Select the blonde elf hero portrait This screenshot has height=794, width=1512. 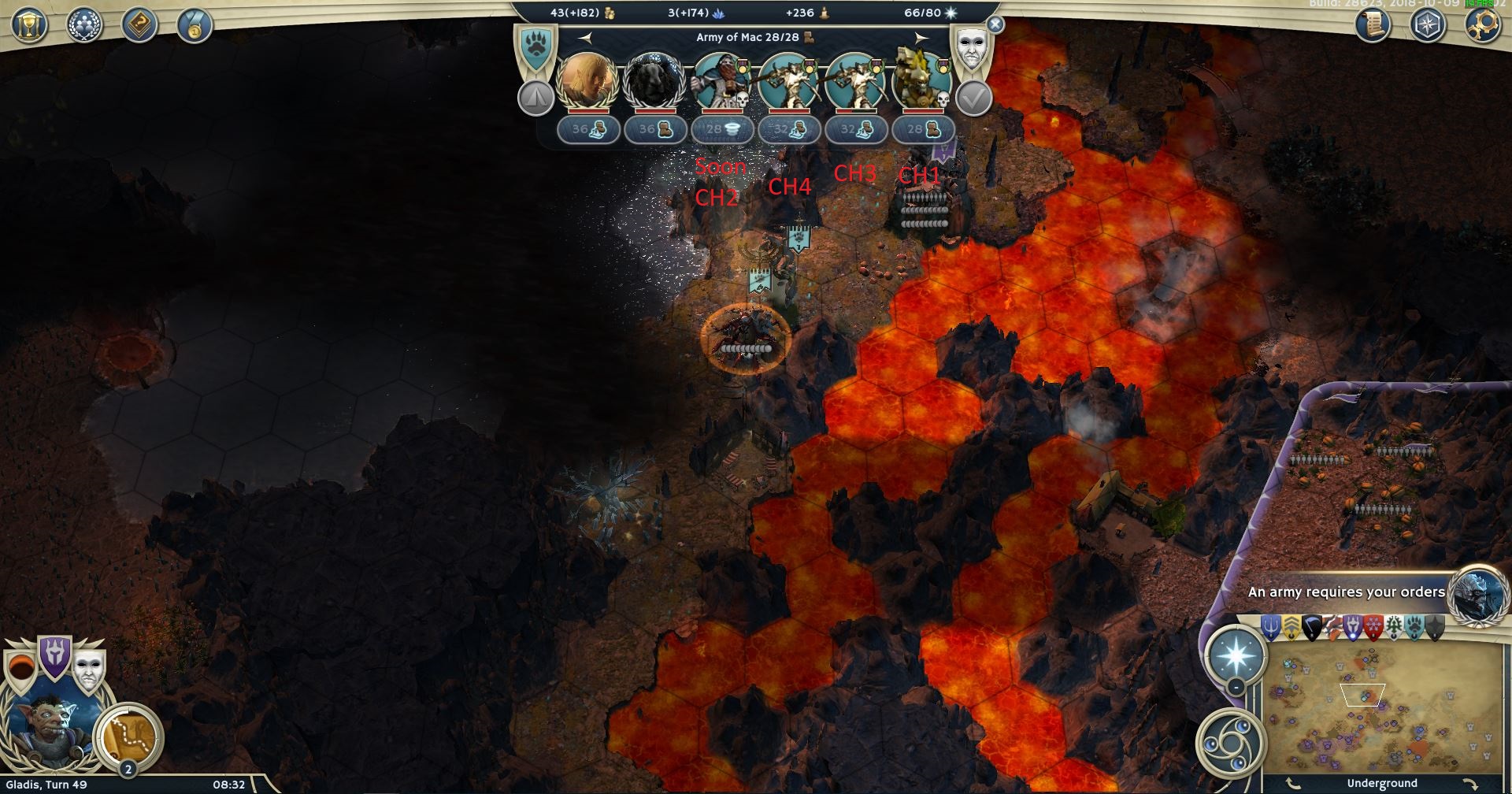pos(587,80)
